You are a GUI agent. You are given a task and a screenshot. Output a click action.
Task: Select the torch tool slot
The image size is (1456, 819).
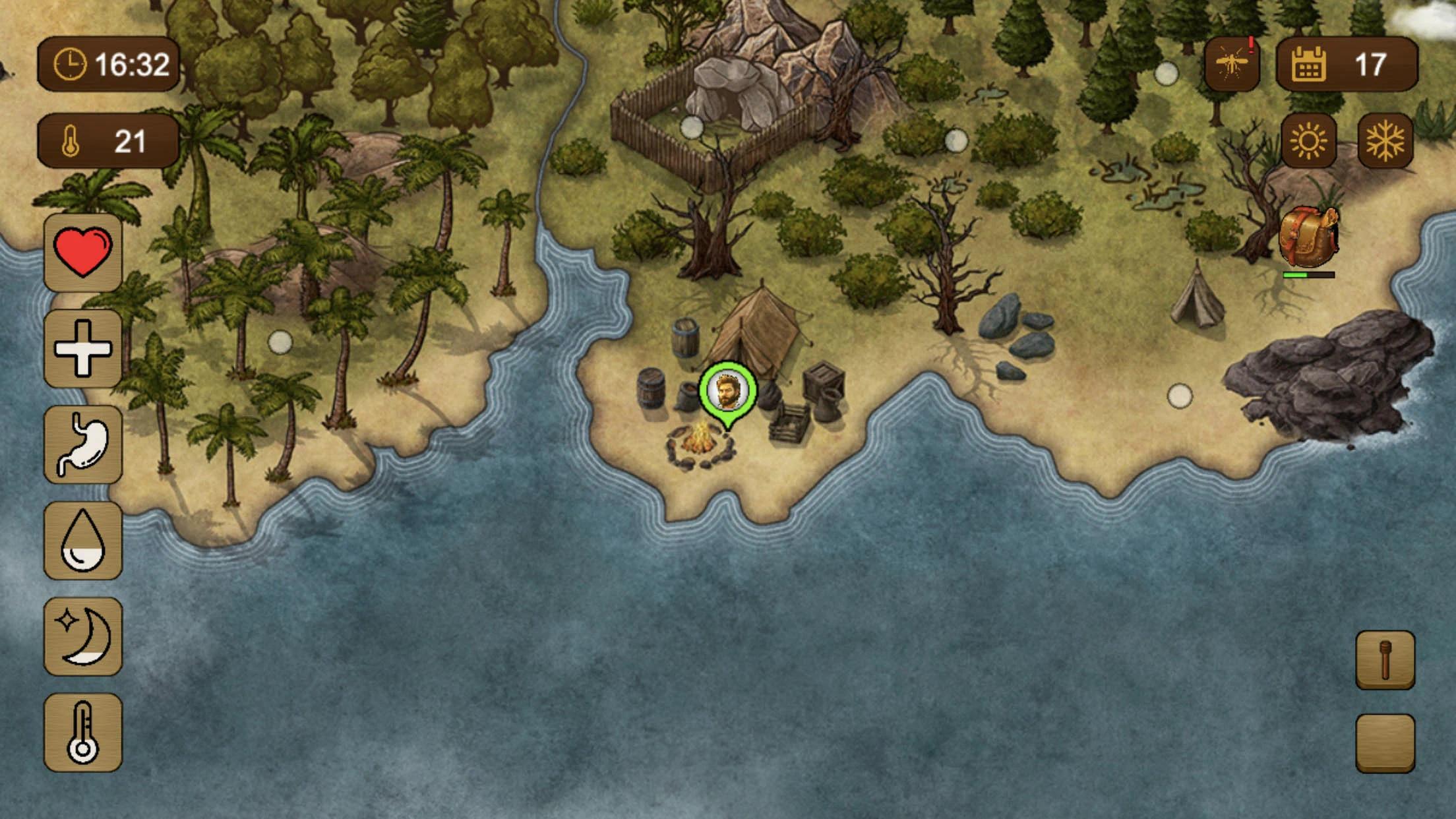[x=1385, y=660]
